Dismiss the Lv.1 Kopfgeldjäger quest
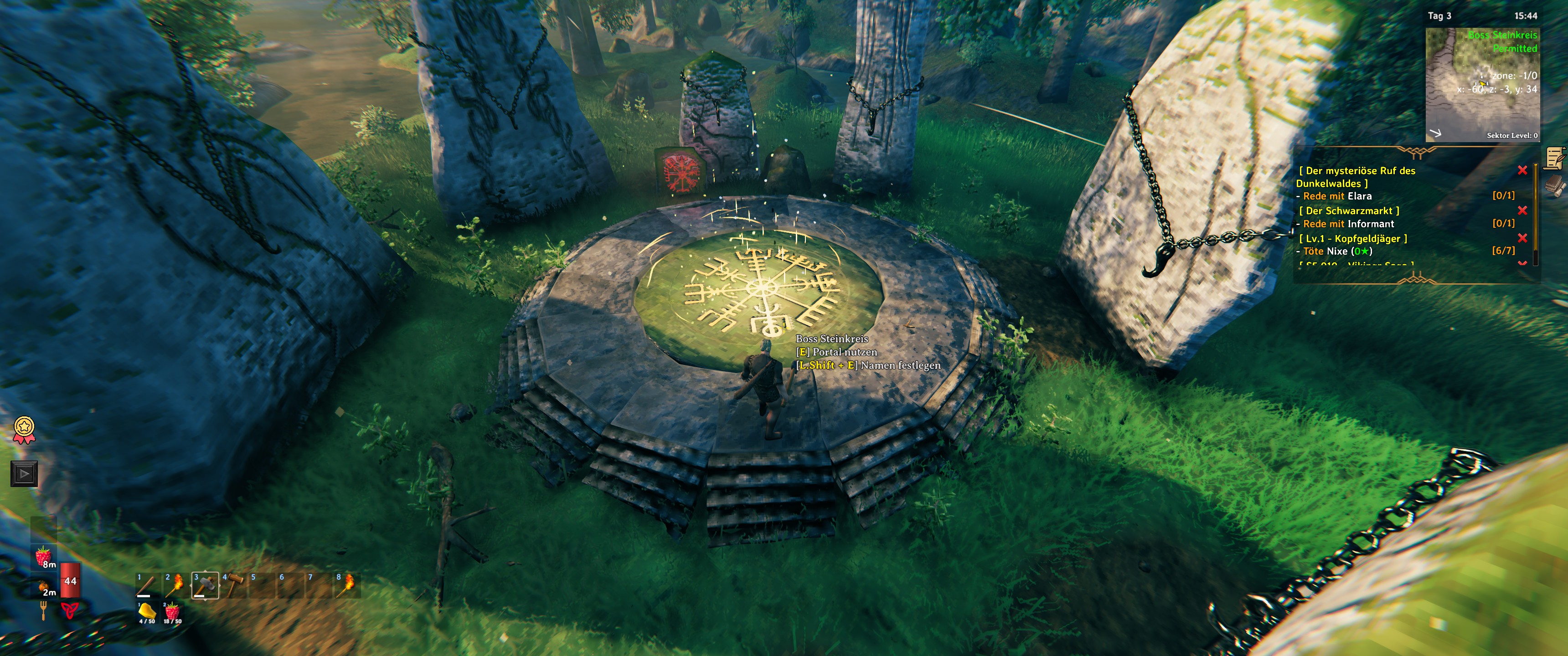This screenshot has width=1568, height=656. 1522,238
